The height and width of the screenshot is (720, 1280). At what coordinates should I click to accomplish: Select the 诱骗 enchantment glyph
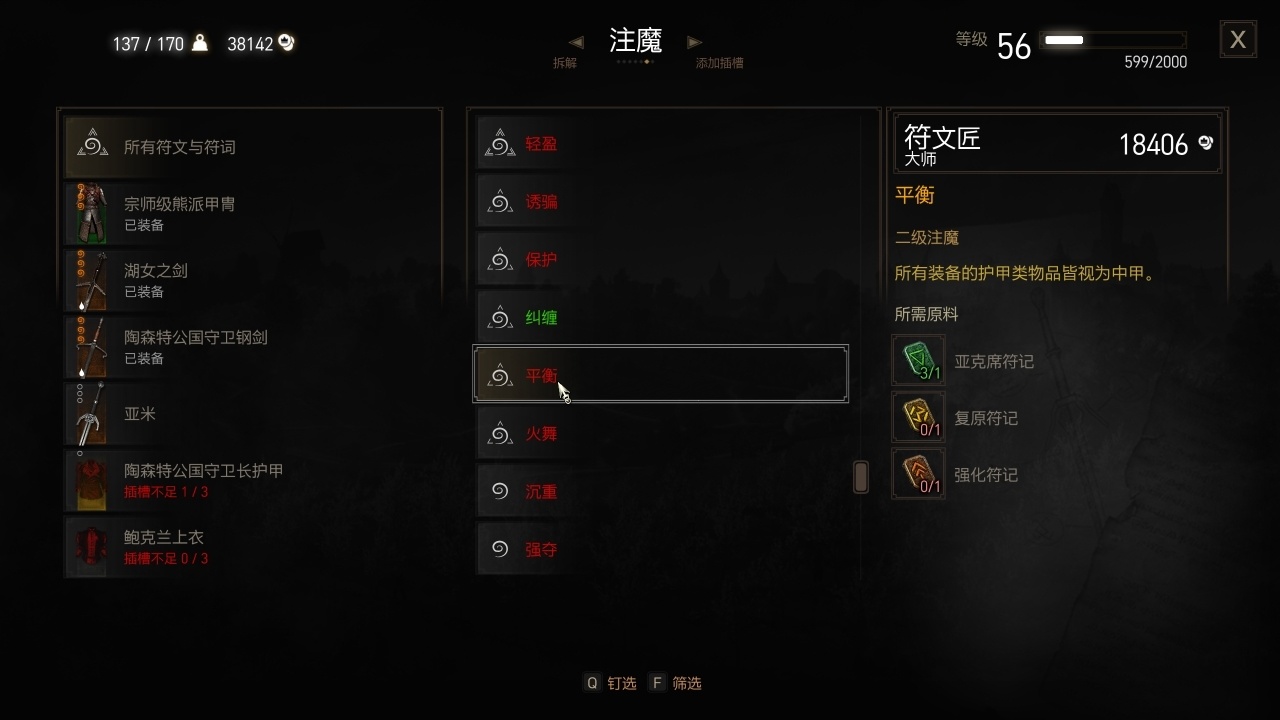point(499,201)
